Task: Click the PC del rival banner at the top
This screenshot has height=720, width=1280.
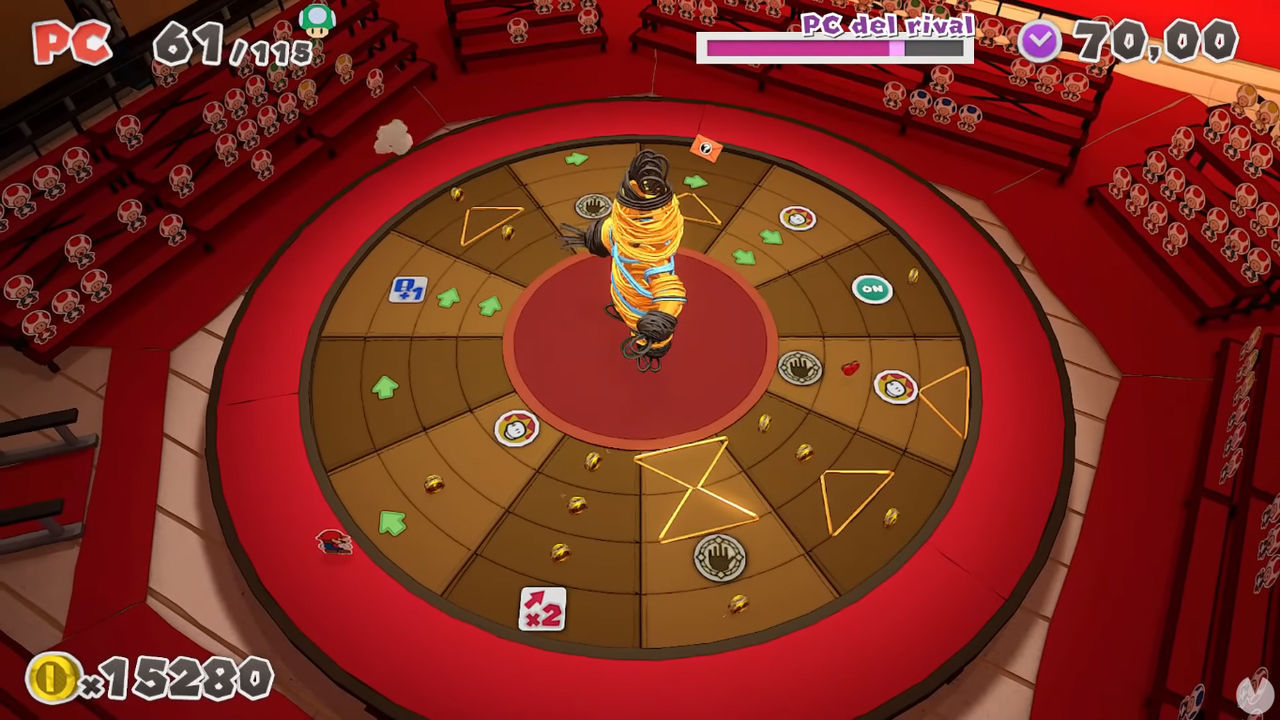Action: coord(886,24)
